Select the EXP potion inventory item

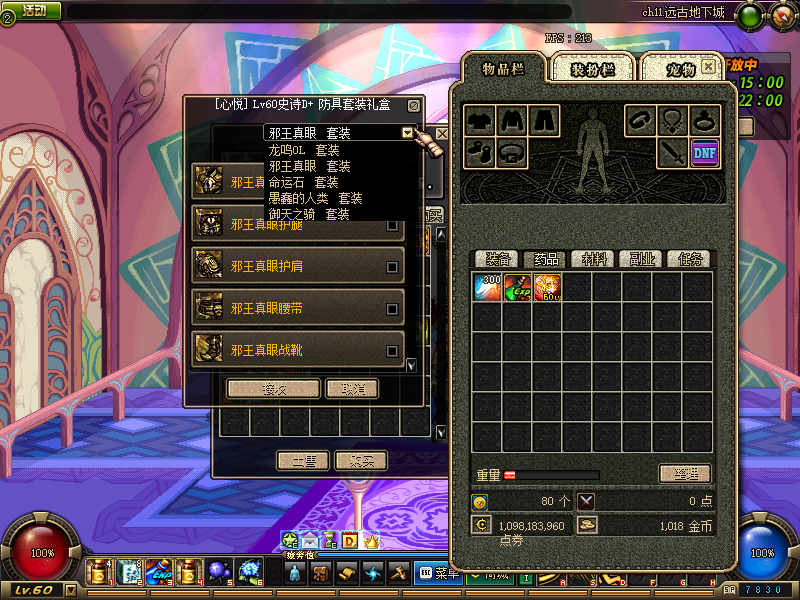tap(517, 287)
